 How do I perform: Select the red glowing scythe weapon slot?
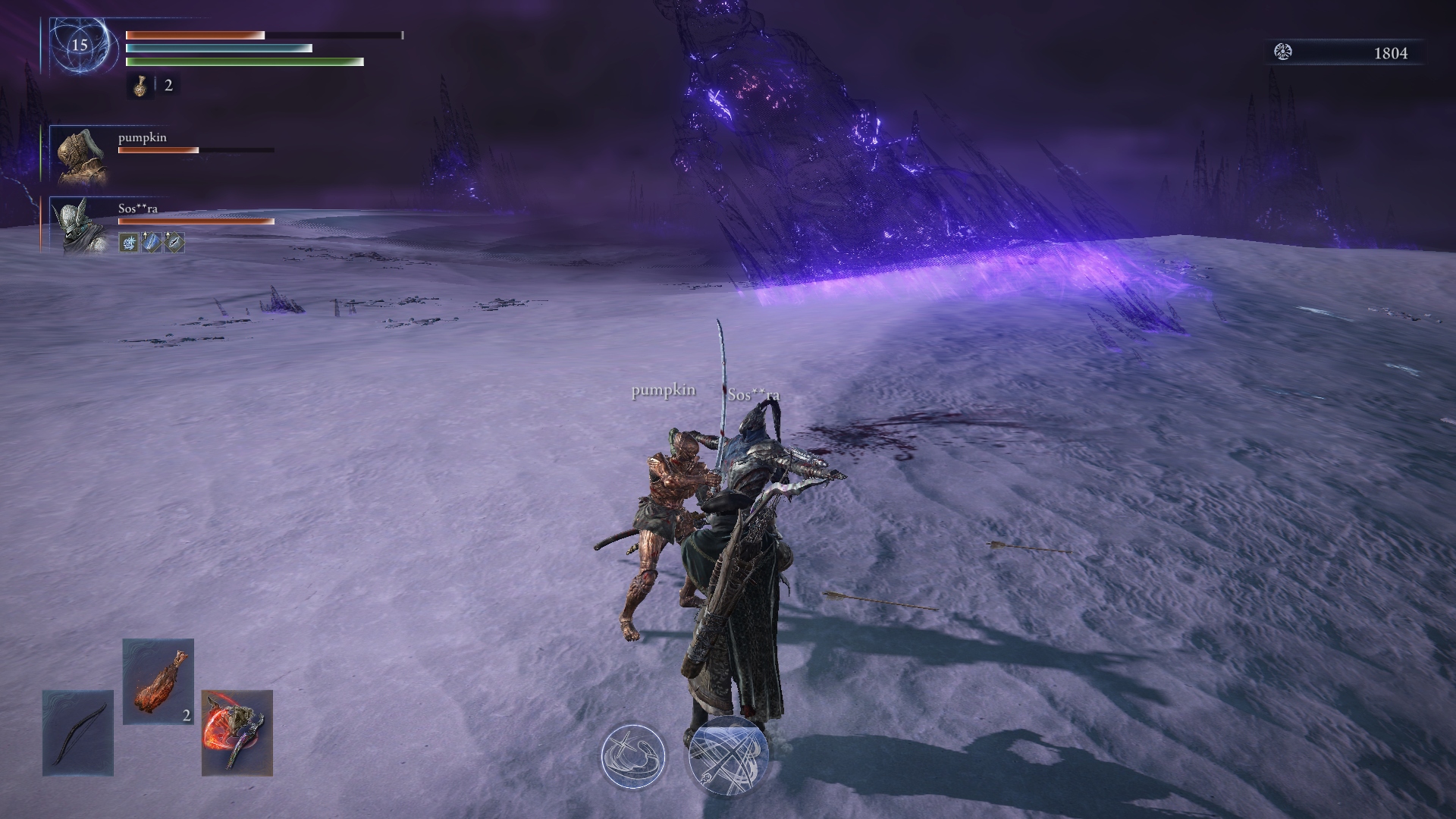[x=237, y=733]
